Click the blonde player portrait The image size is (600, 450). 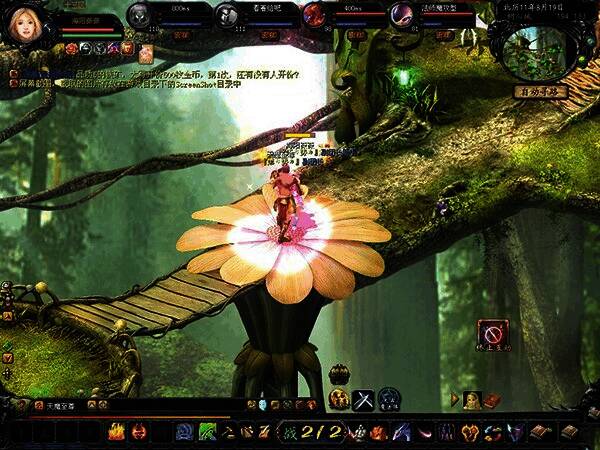click(23, 23)
